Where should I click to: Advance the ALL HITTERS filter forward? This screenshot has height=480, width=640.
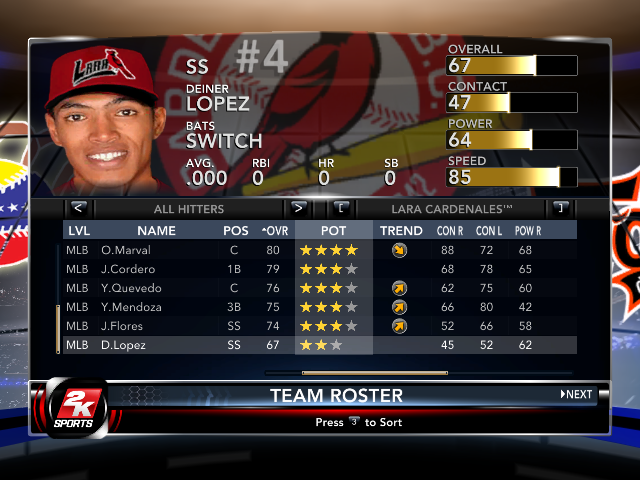297,208
